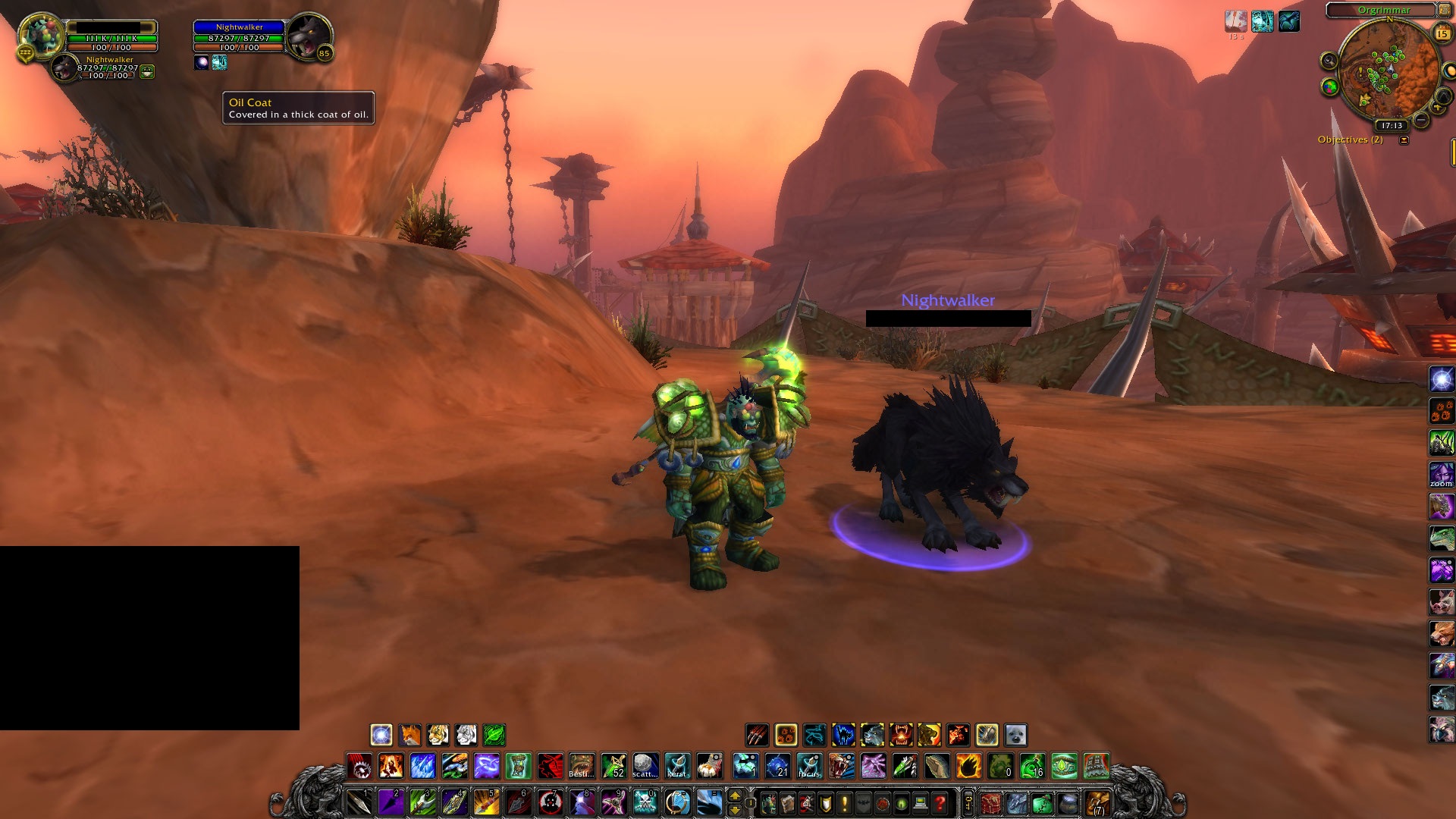Click the Oil Coat debuff icon on target
This screenshot has width=1456, height=819.
pyautogui.click(x=219, y=62)
